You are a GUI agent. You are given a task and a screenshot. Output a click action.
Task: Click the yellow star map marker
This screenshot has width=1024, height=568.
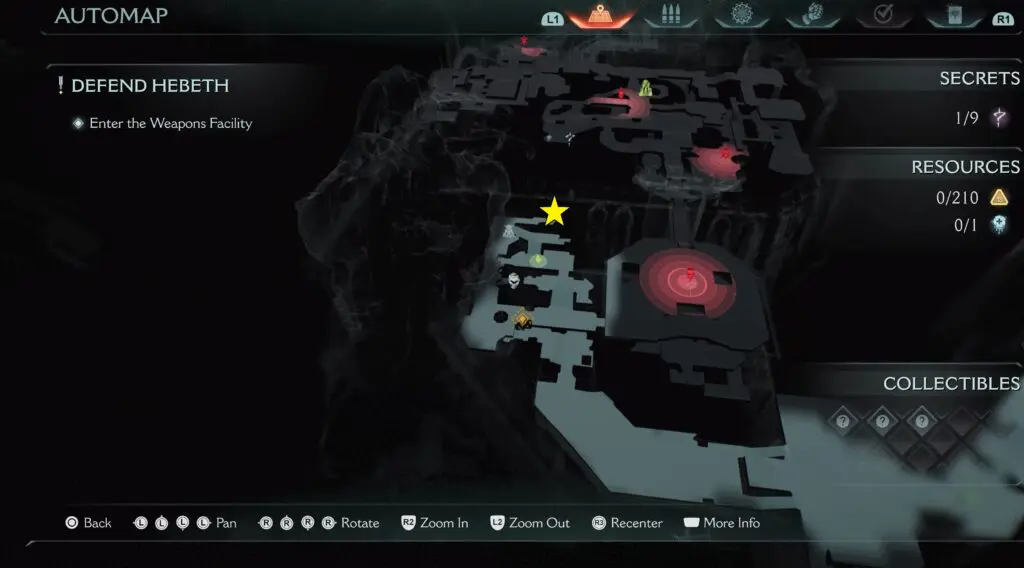pos(554,212)
